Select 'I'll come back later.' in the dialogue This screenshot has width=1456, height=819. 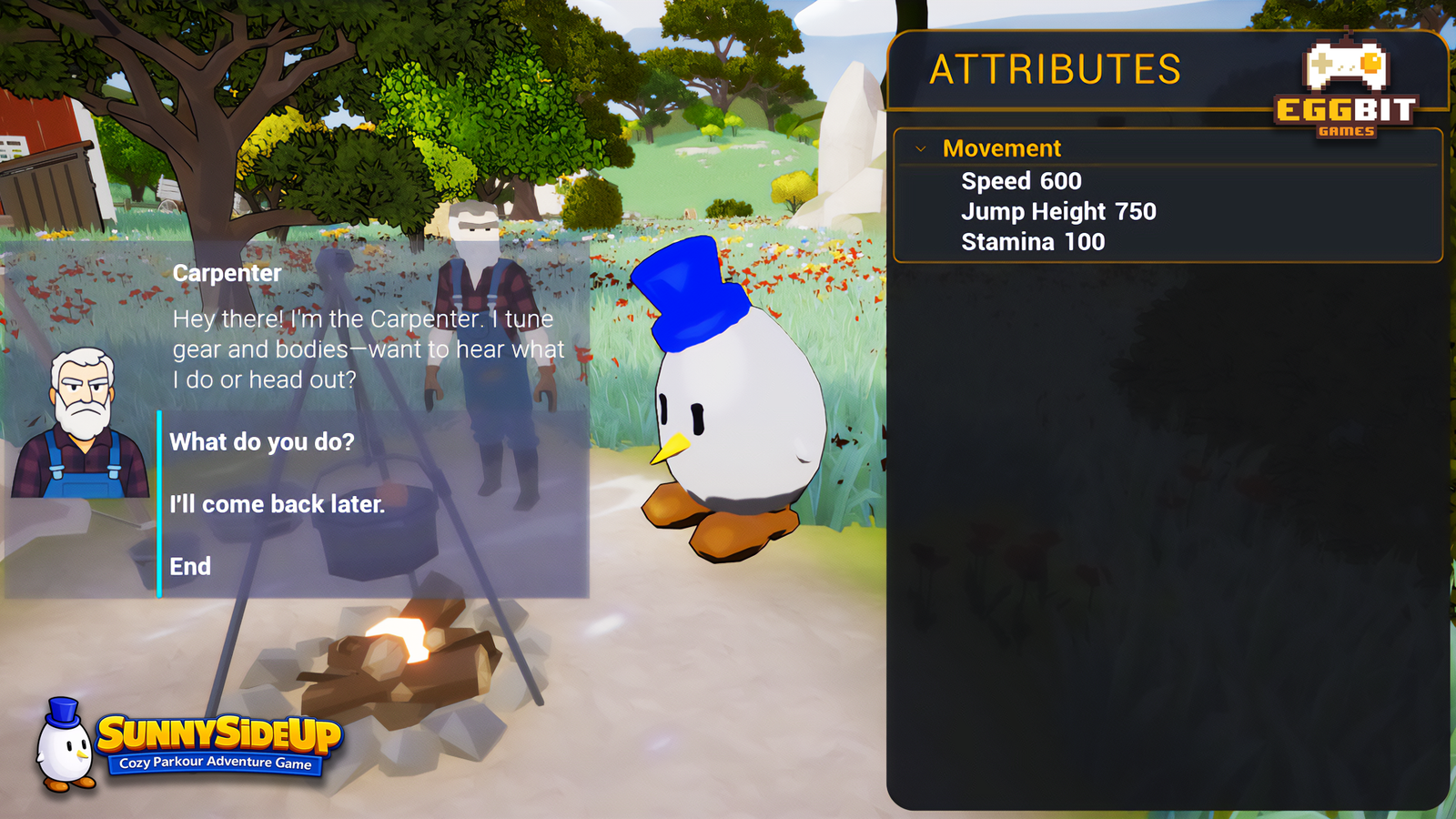tap(276, 504)
